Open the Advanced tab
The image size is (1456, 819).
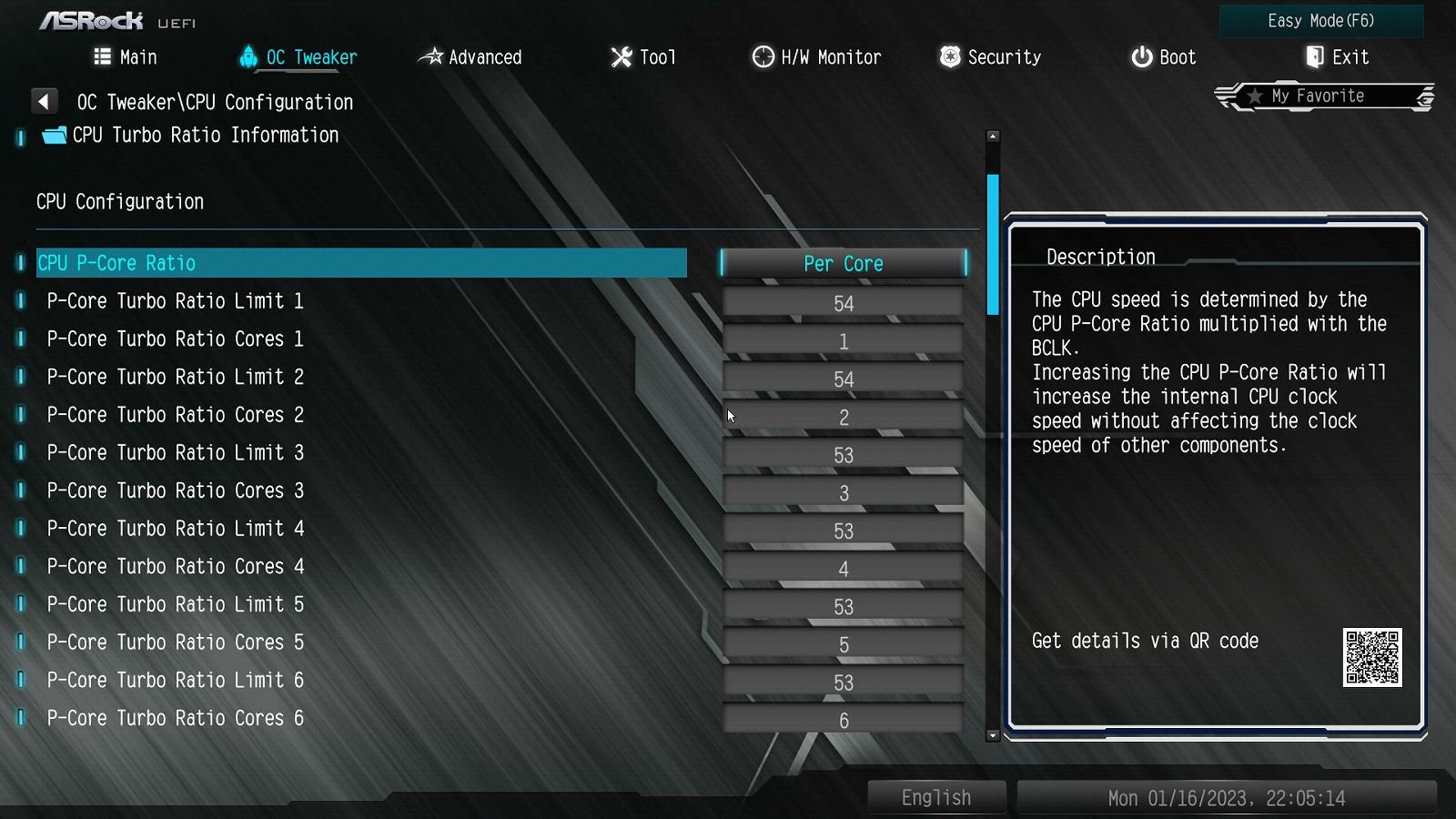tap(470, 57)
